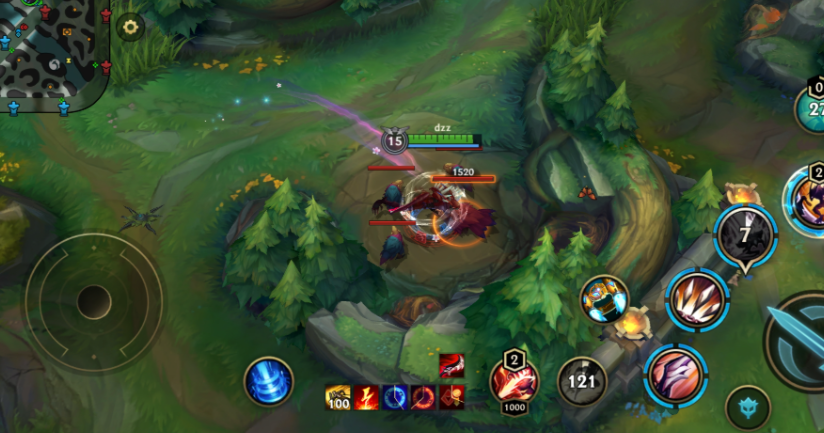824x433 pixels.
Task: Trigger the purple ultimate ability icon
Action: 807,200
